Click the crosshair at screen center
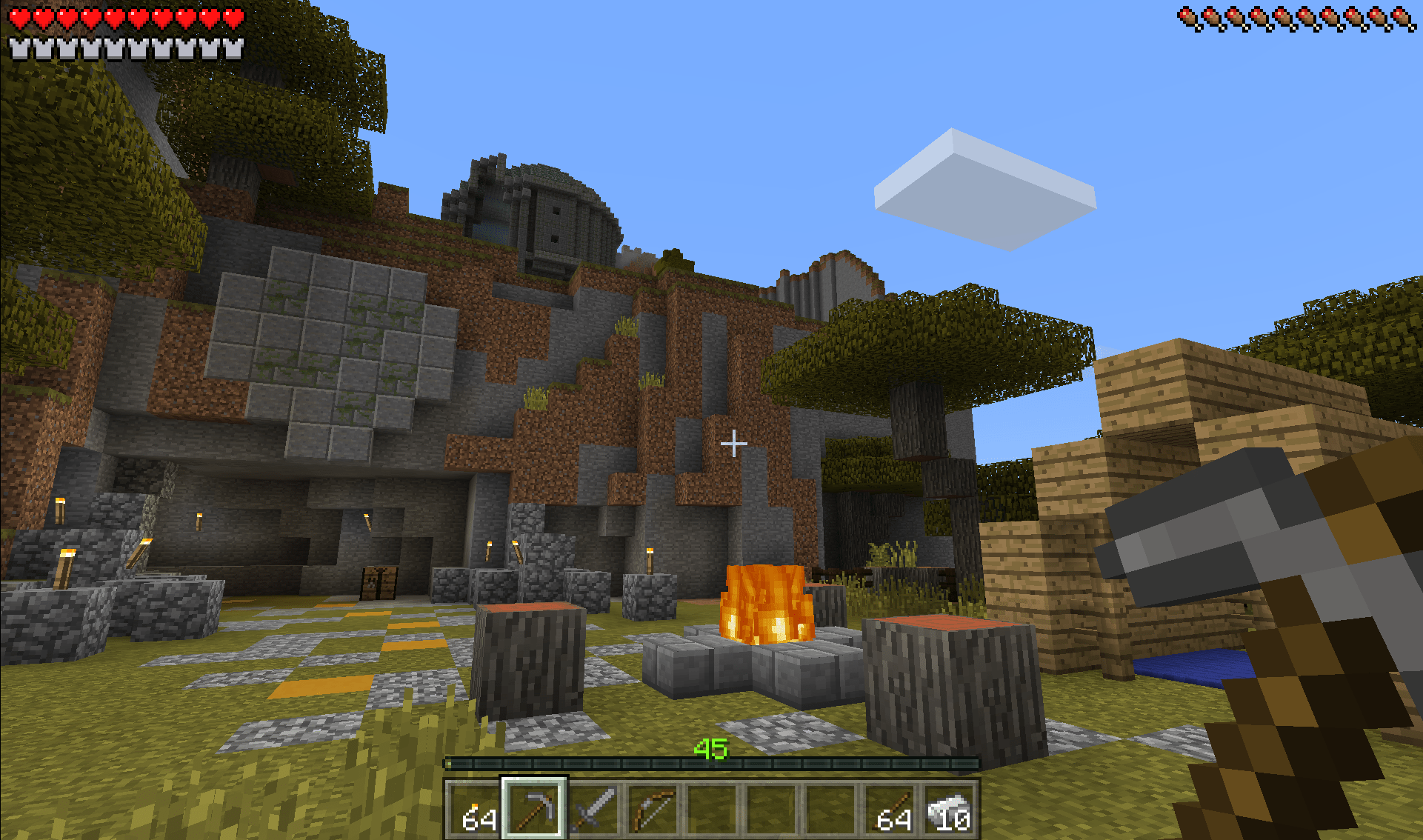 coord(734,444)
